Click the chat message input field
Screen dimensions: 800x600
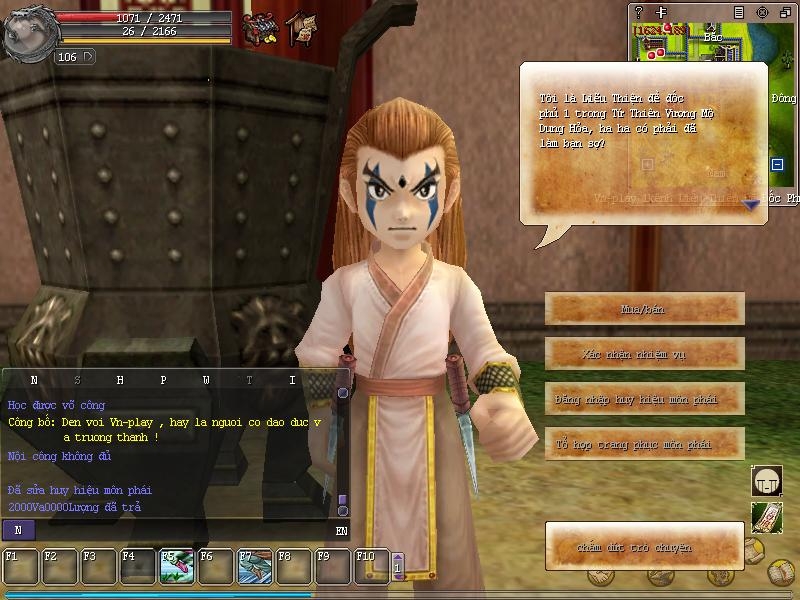(180, 530)
